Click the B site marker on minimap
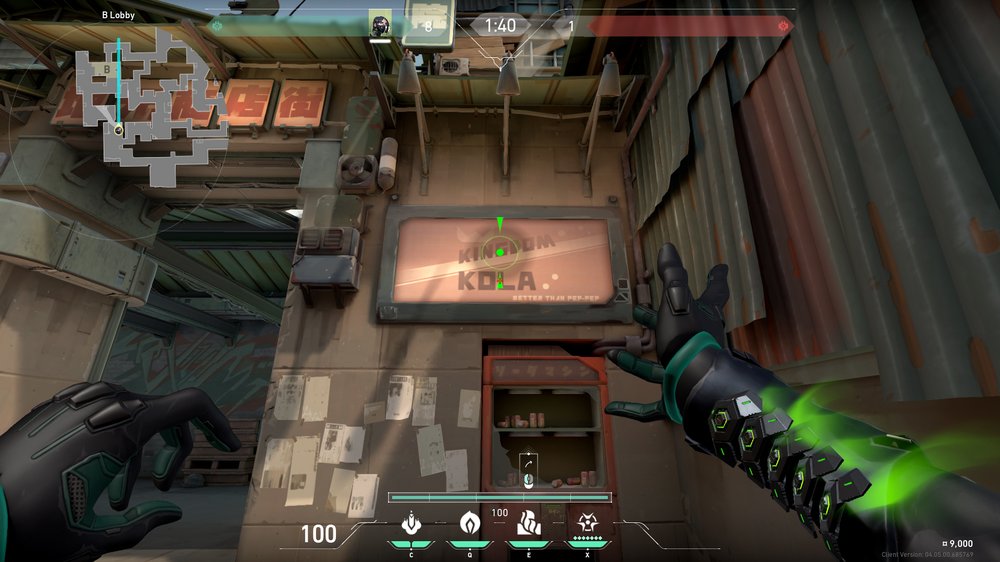The width and height of the screenshot is (1000, 562). coord(106,70)
